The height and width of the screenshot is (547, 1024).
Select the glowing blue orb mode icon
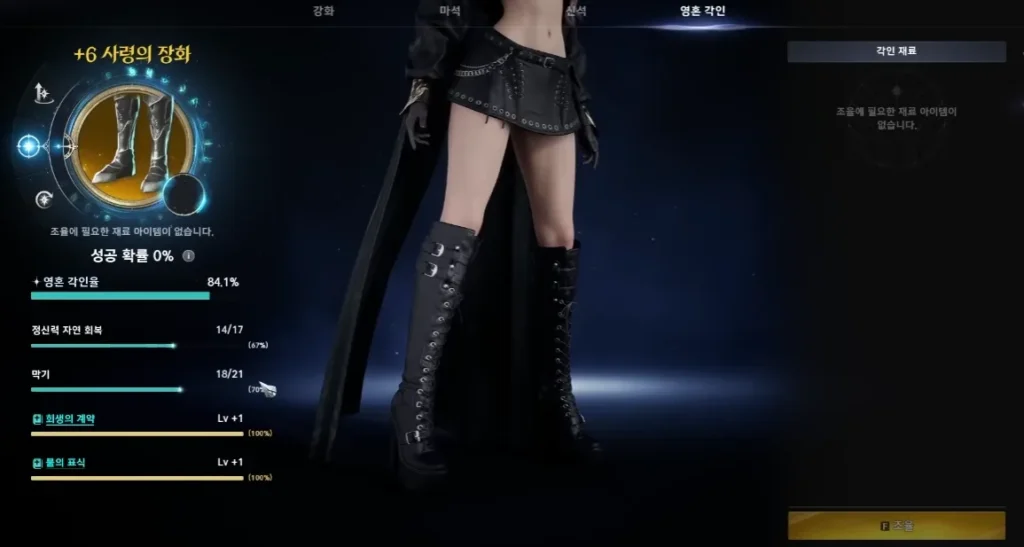click(29, 146)
